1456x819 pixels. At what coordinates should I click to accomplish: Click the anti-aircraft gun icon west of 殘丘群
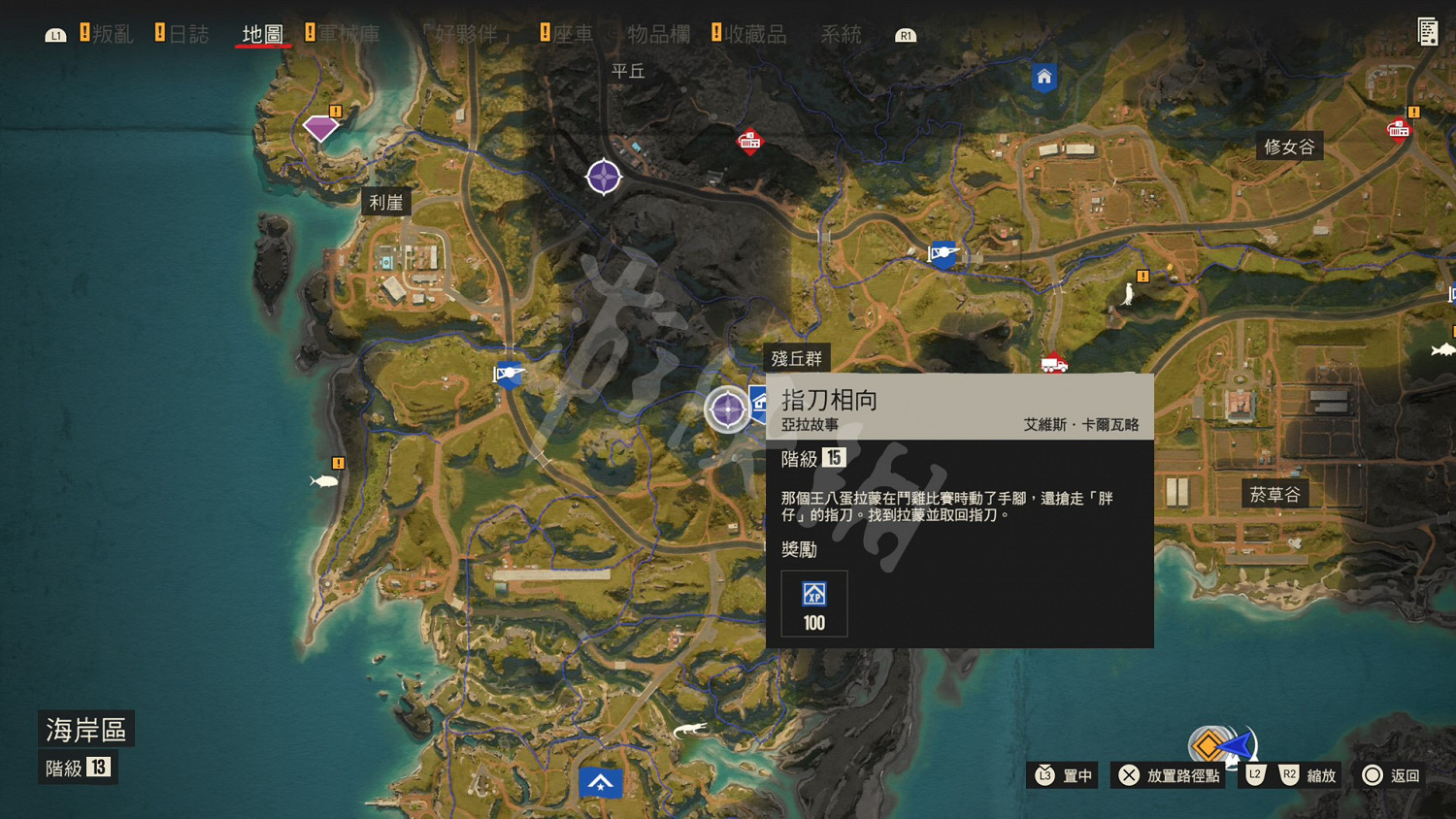(x=509, y=376)
